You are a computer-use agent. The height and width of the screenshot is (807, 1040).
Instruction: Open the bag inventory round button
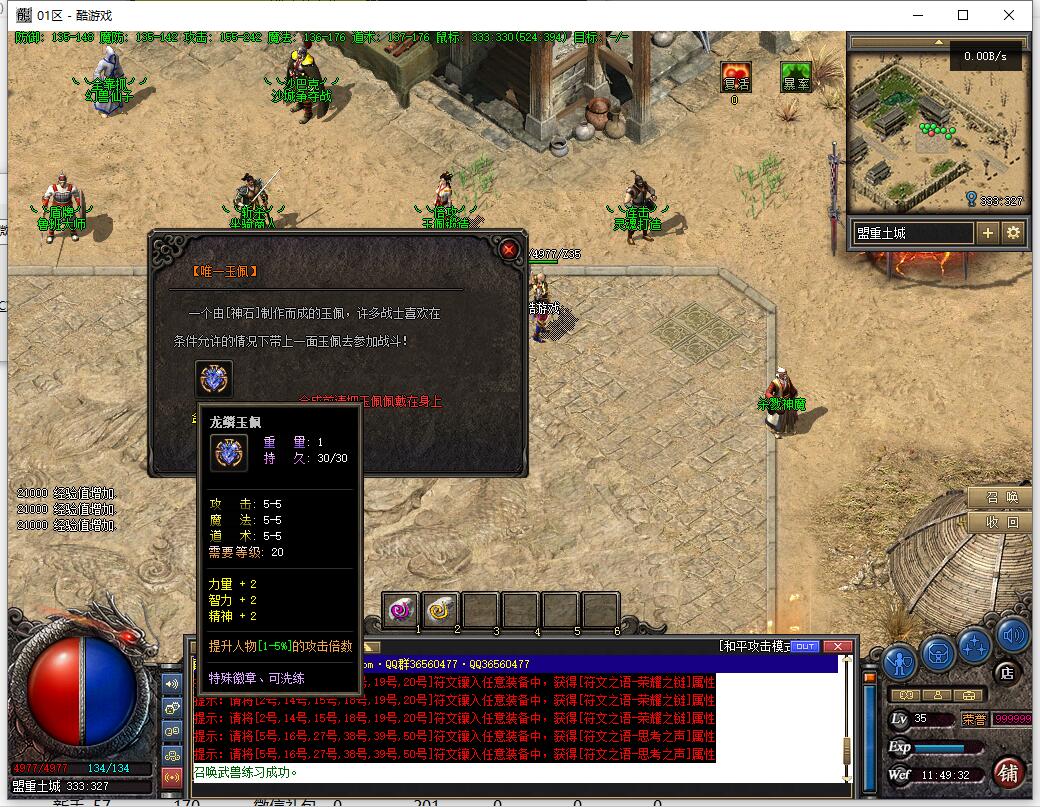pos(939,653)
